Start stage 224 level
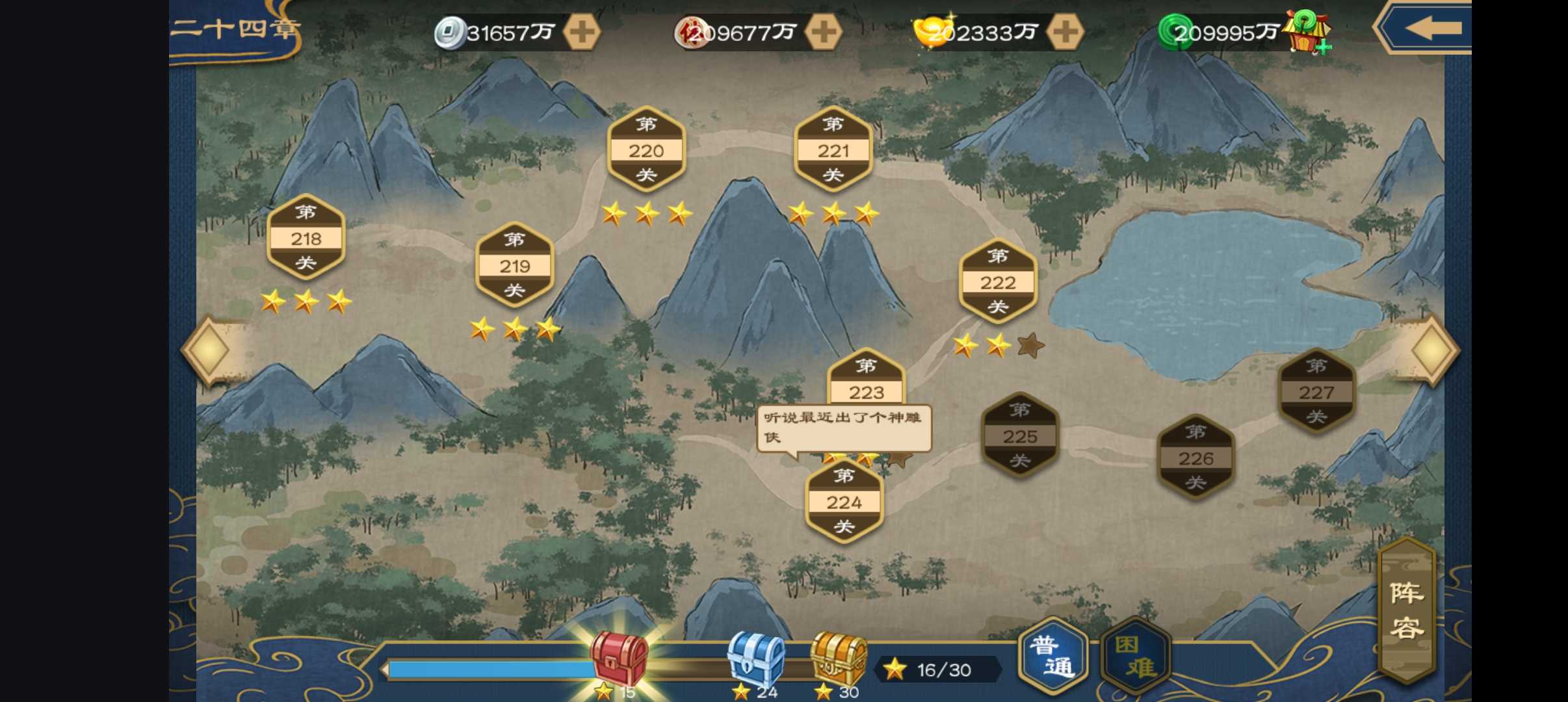This screenshot has height=702, width=1568. (844, 502)
